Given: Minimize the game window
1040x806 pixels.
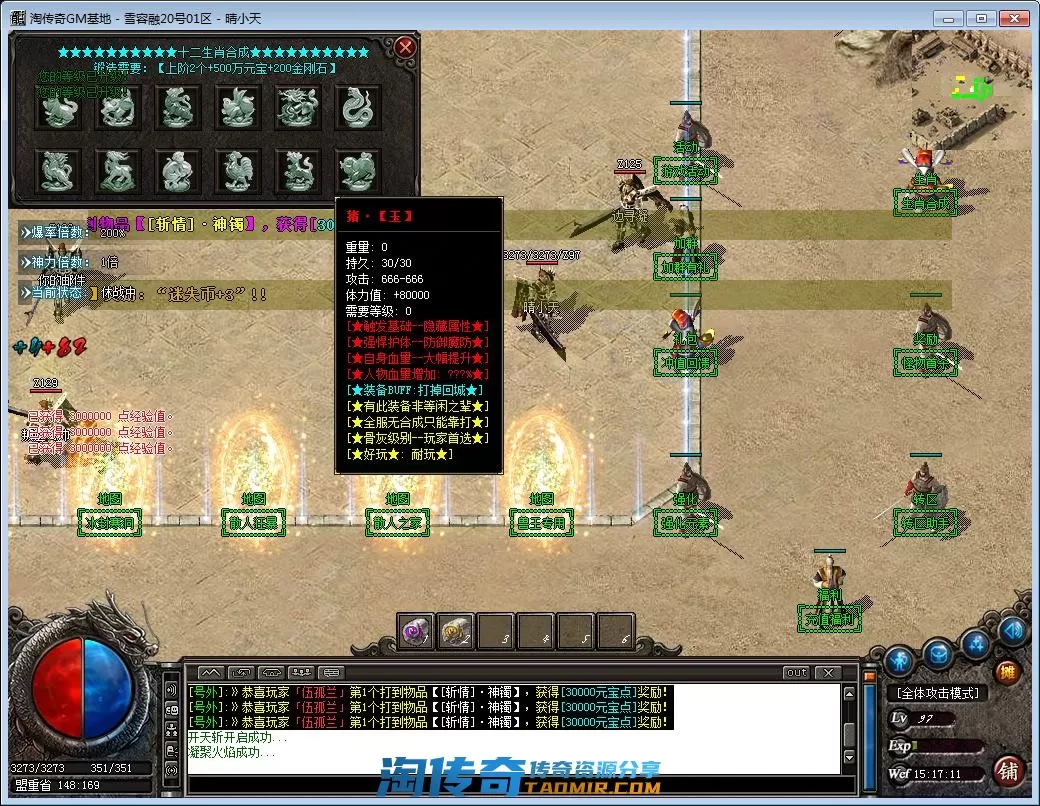Looking at the screenshot, I should 948,18.
